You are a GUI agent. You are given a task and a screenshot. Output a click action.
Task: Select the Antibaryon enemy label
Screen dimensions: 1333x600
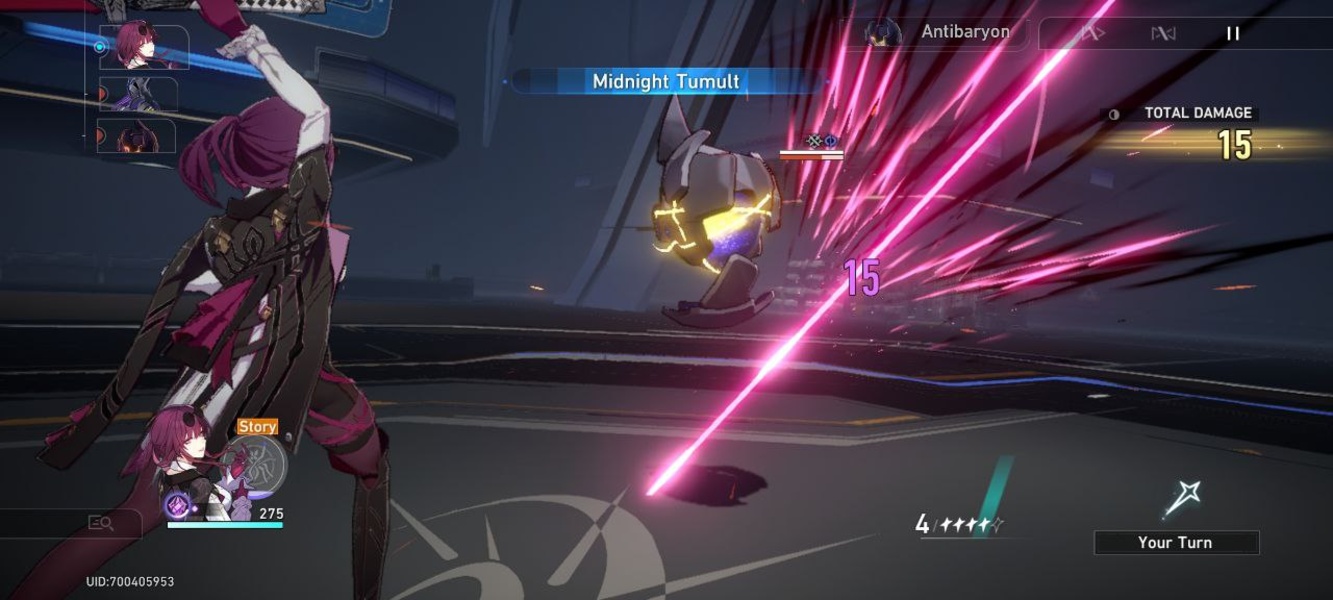point(964,32)
